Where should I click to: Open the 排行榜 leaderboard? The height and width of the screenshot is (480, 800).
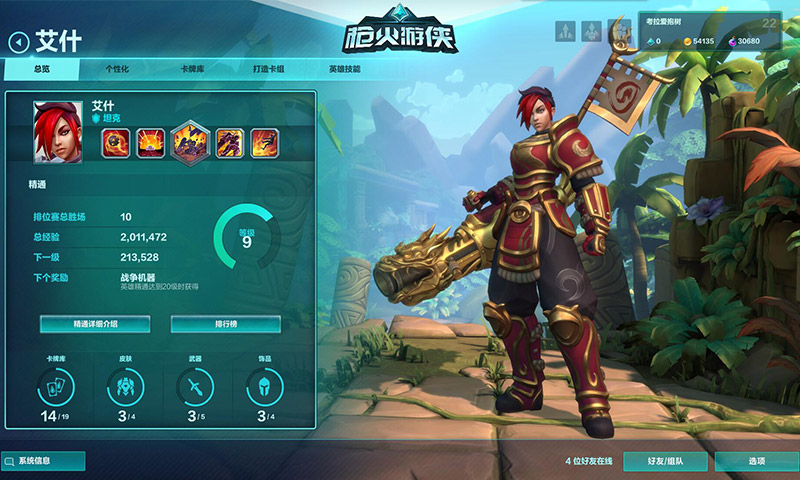coord(225,324)
